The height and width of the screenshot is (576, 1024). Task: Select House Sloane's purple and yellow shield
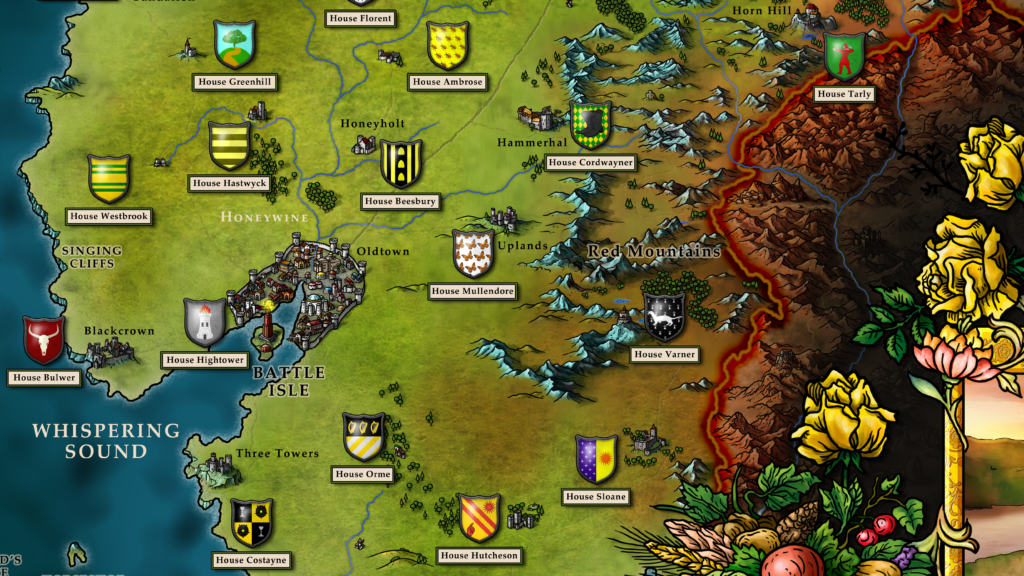596,459
